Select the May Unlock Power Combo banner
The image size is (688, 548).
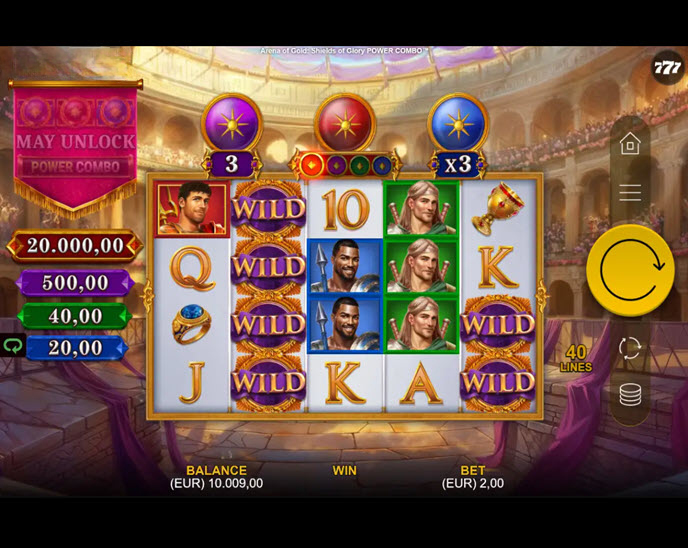click(x=76, y=146)
